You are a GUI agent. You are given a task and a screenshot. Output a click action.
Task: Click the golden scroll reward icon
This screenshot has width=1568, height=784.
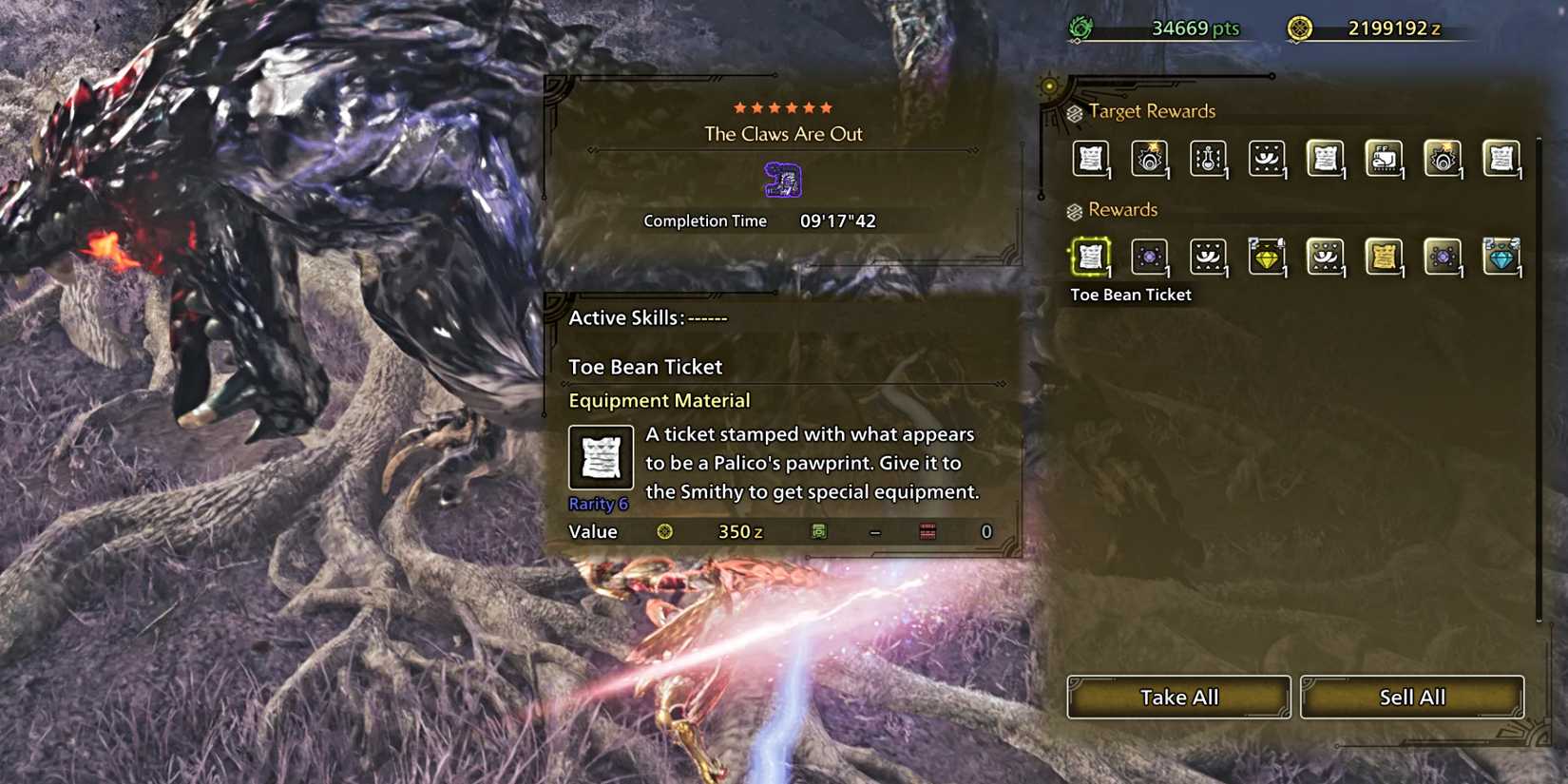click(x=1385, y=257)
